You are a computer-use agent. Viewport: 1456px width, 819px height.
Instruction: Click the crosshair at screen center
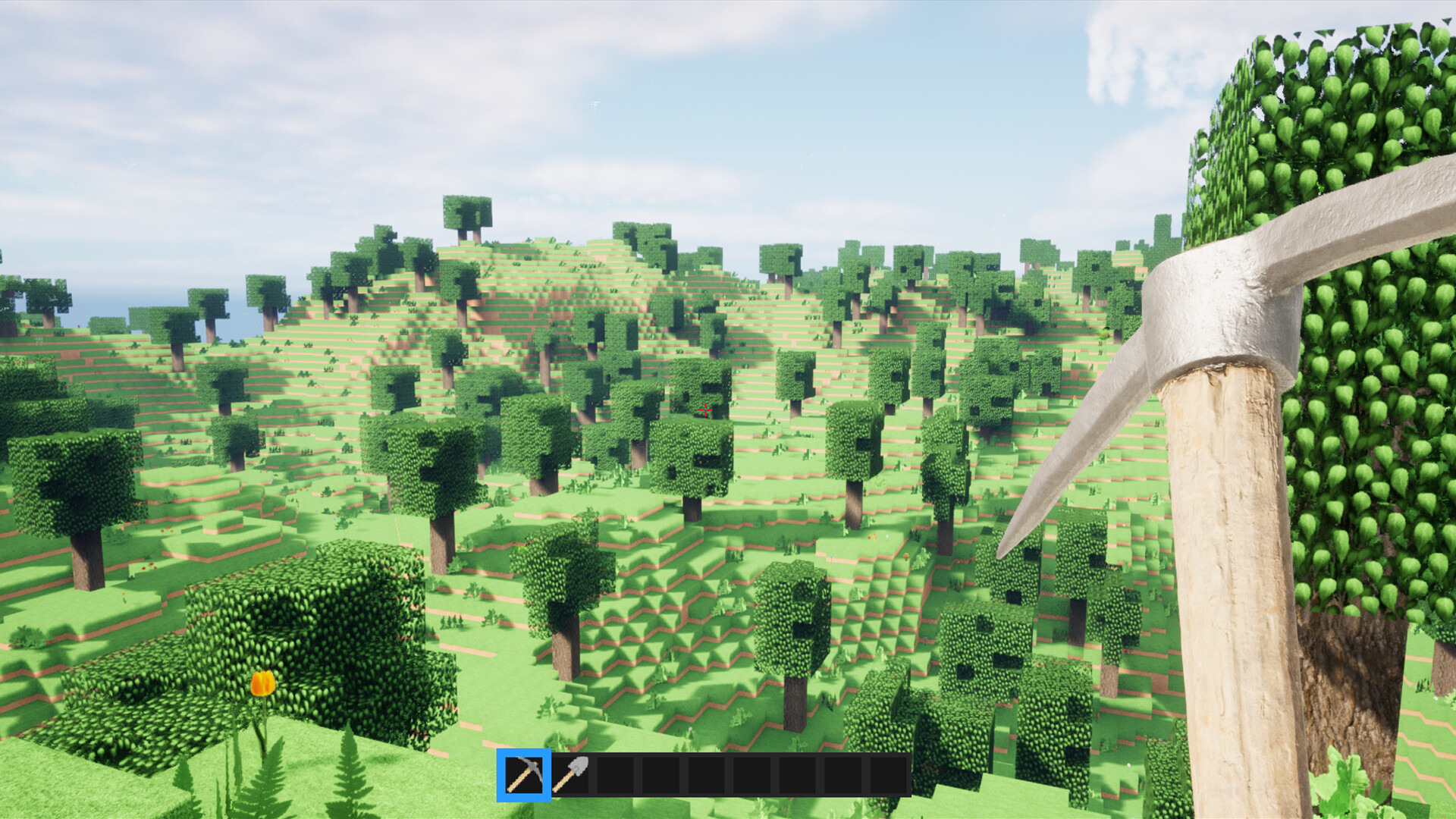(704, 409)
